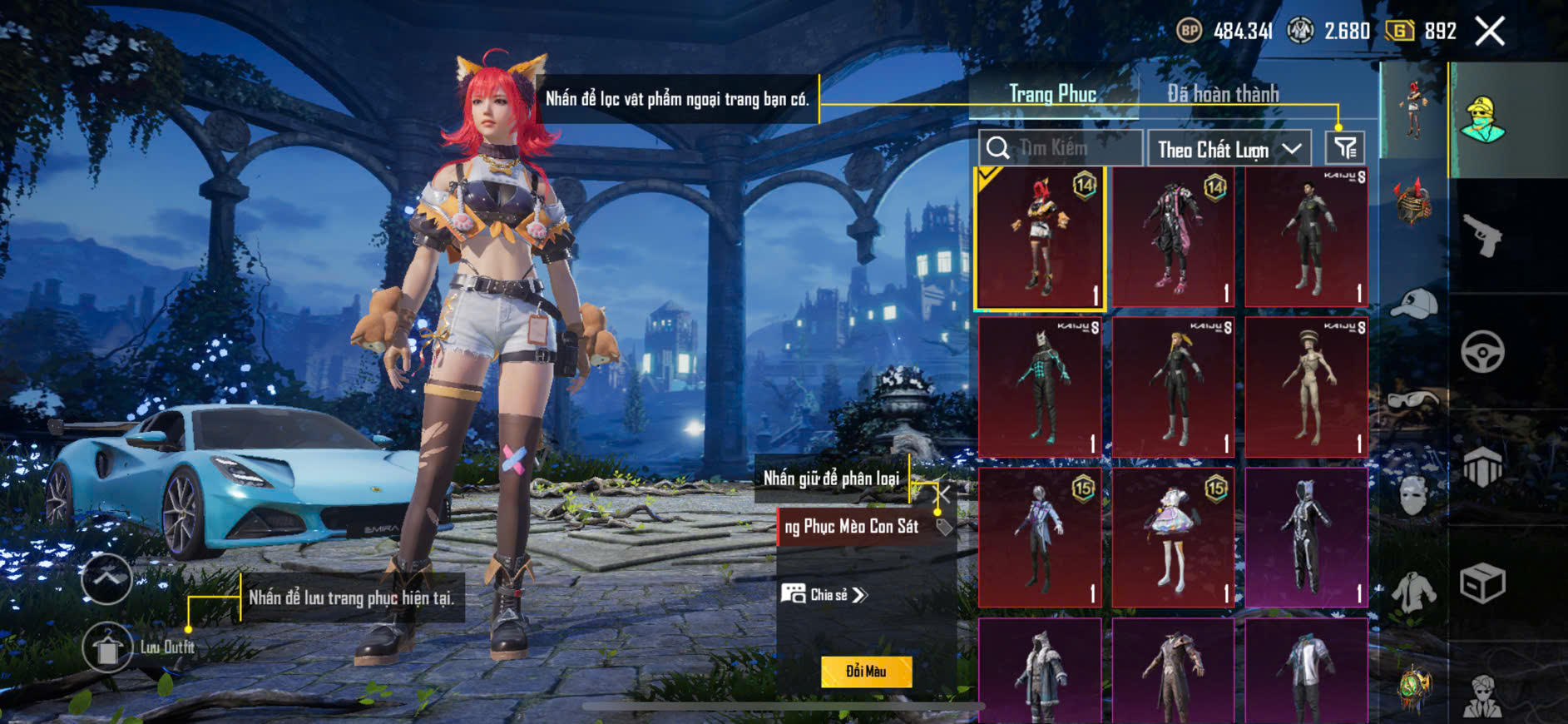1568x724 pixels.
Task: Open the steering wheel vehicle category
Action: pos(1482,351)
